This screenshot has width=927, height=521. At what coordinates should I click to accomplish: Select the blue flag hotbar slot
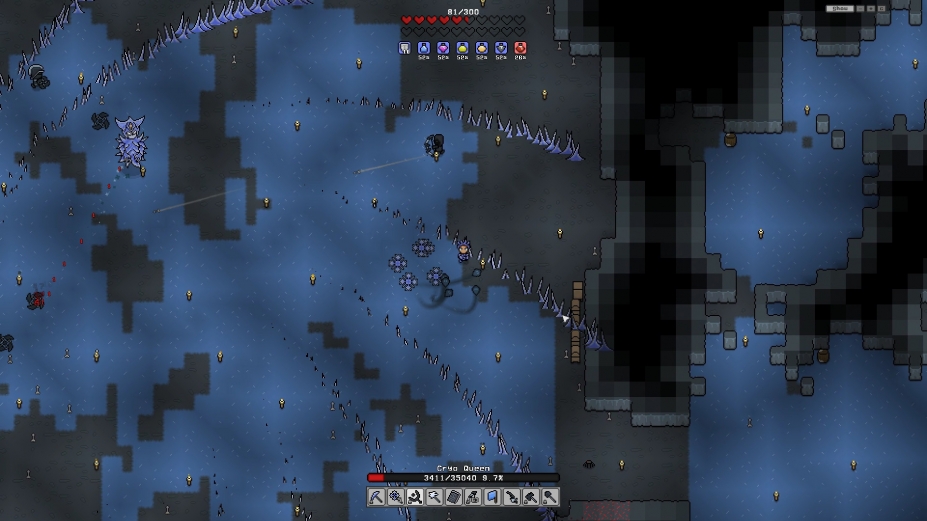click(492, 497)
